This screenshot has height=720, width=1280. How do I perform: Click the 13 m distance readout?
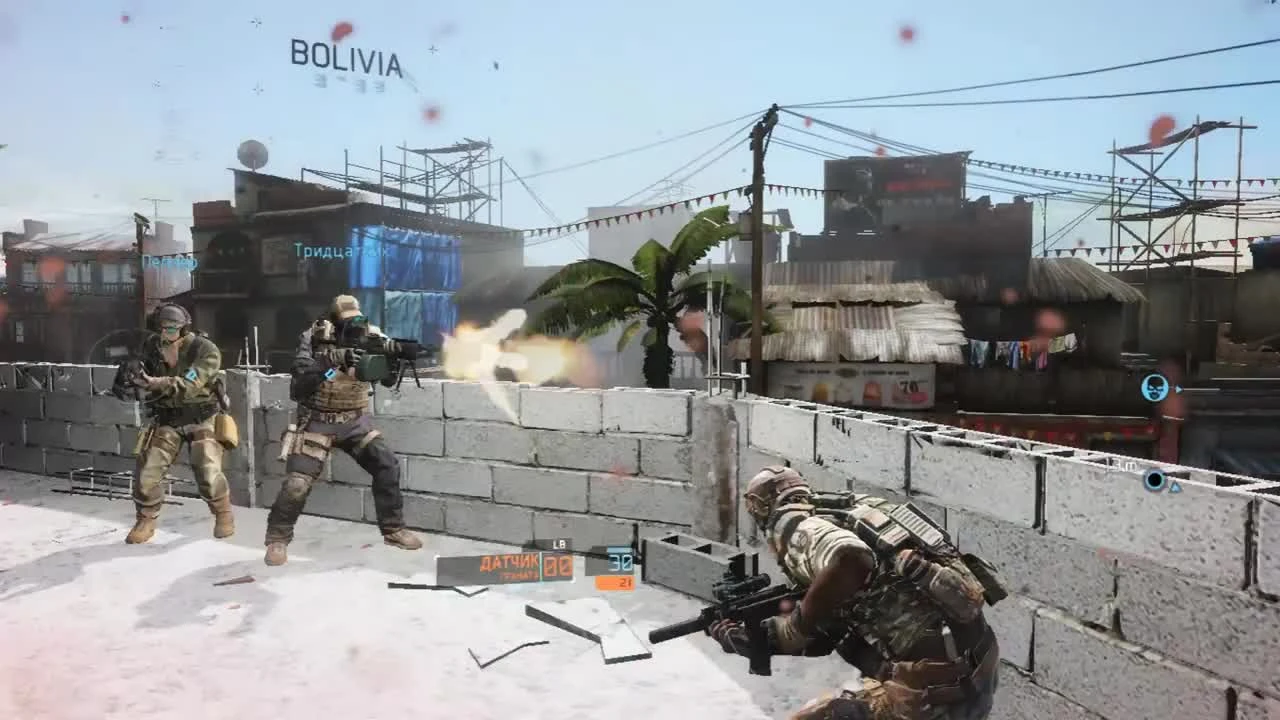click(1118, 464)
